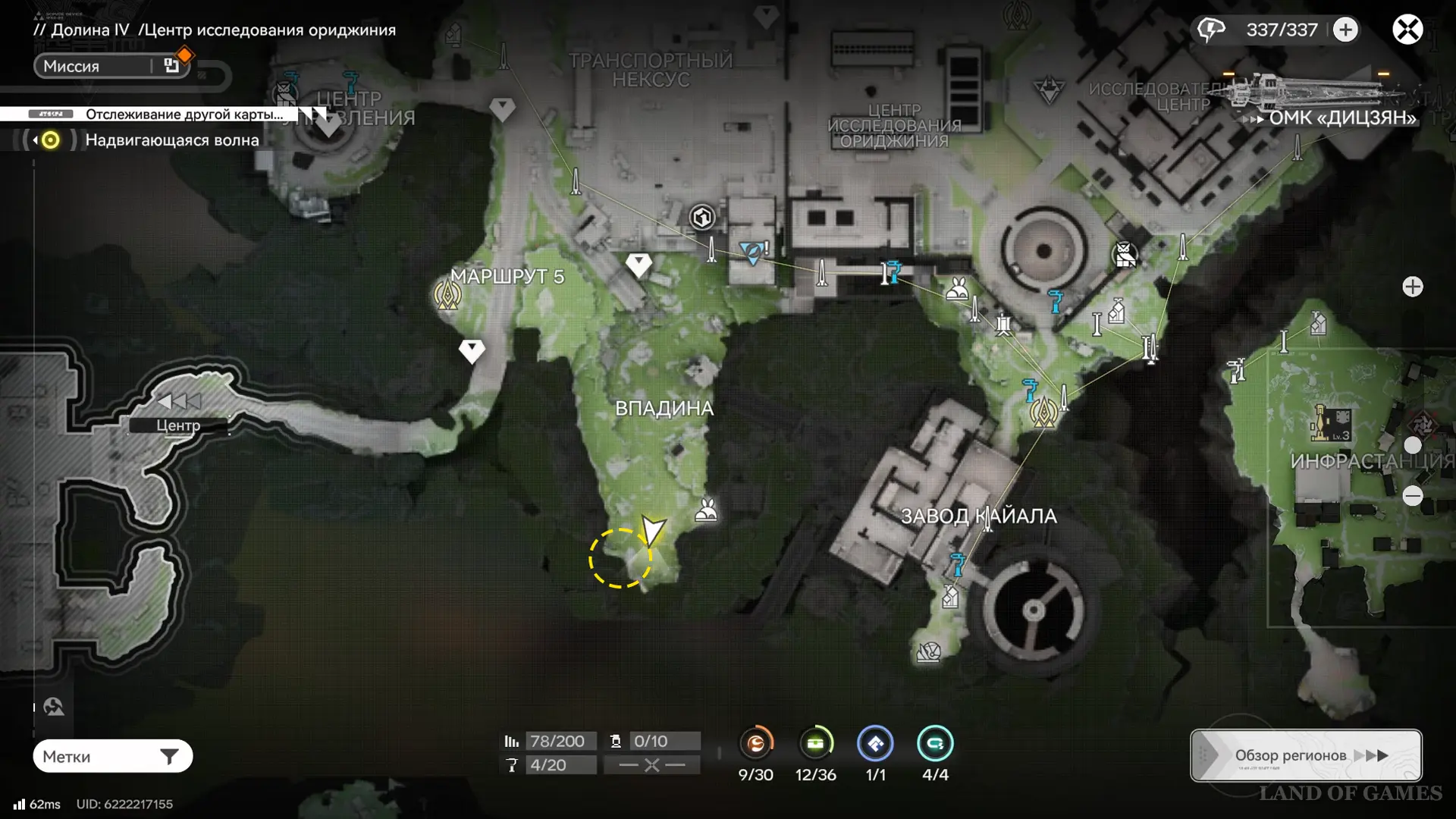Select the 4/4 teal counter icon

click(x=935, y=743)
